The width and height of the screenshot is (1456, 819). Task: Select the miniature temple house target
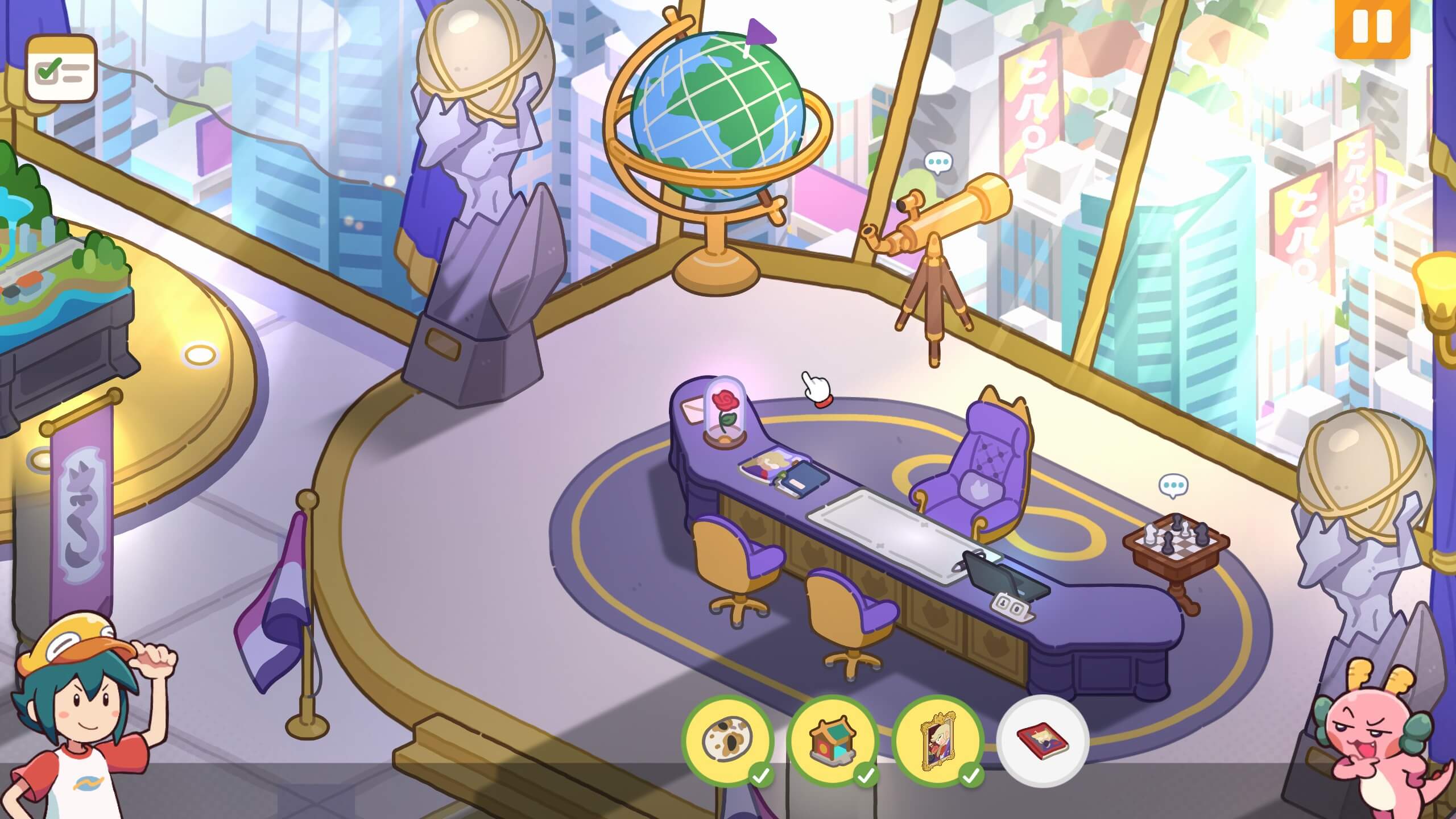coord(832,741)
